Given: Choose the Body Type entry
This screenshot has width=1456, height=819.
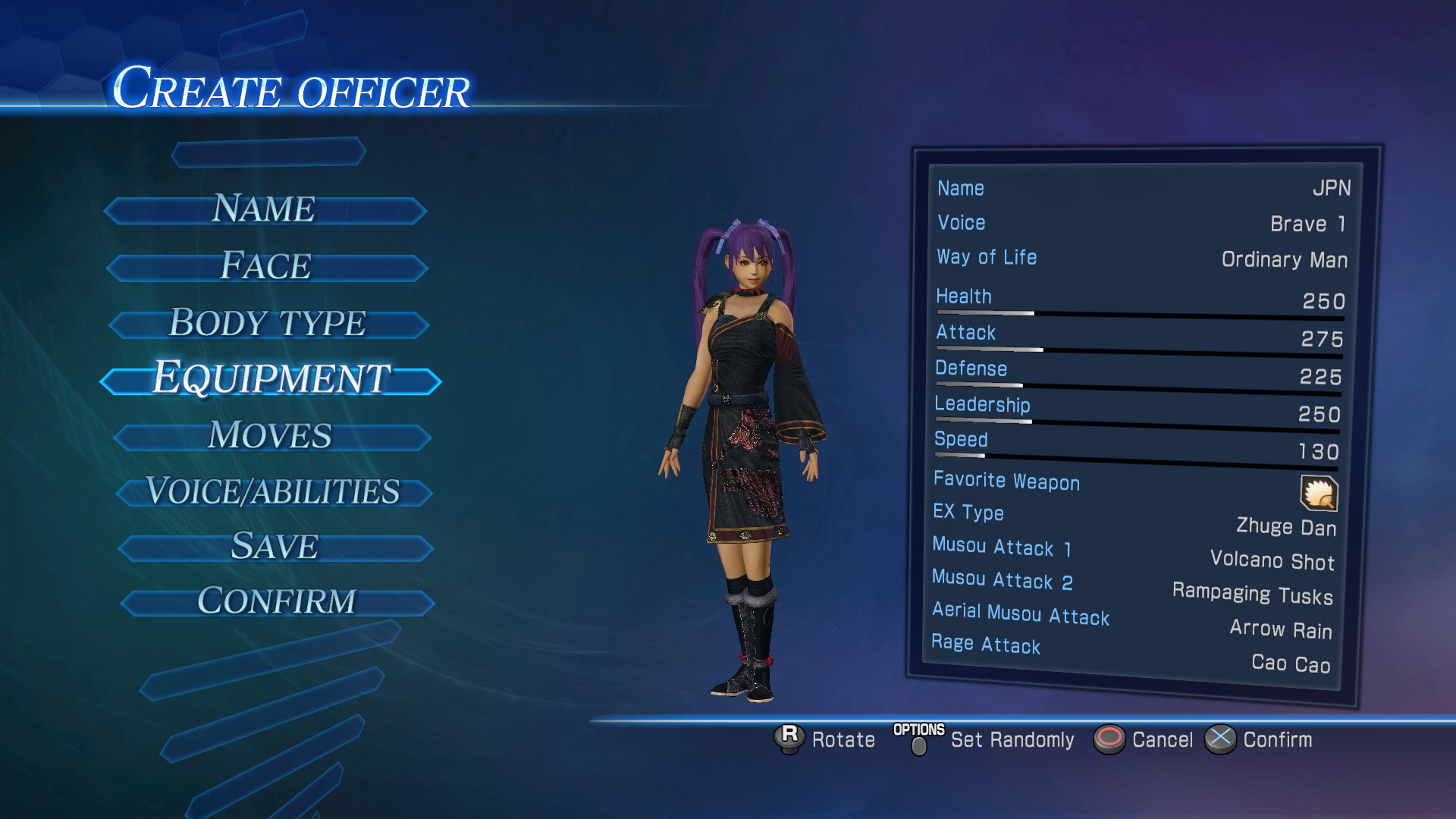Looking at the screenshot, I should click(268, 324).
